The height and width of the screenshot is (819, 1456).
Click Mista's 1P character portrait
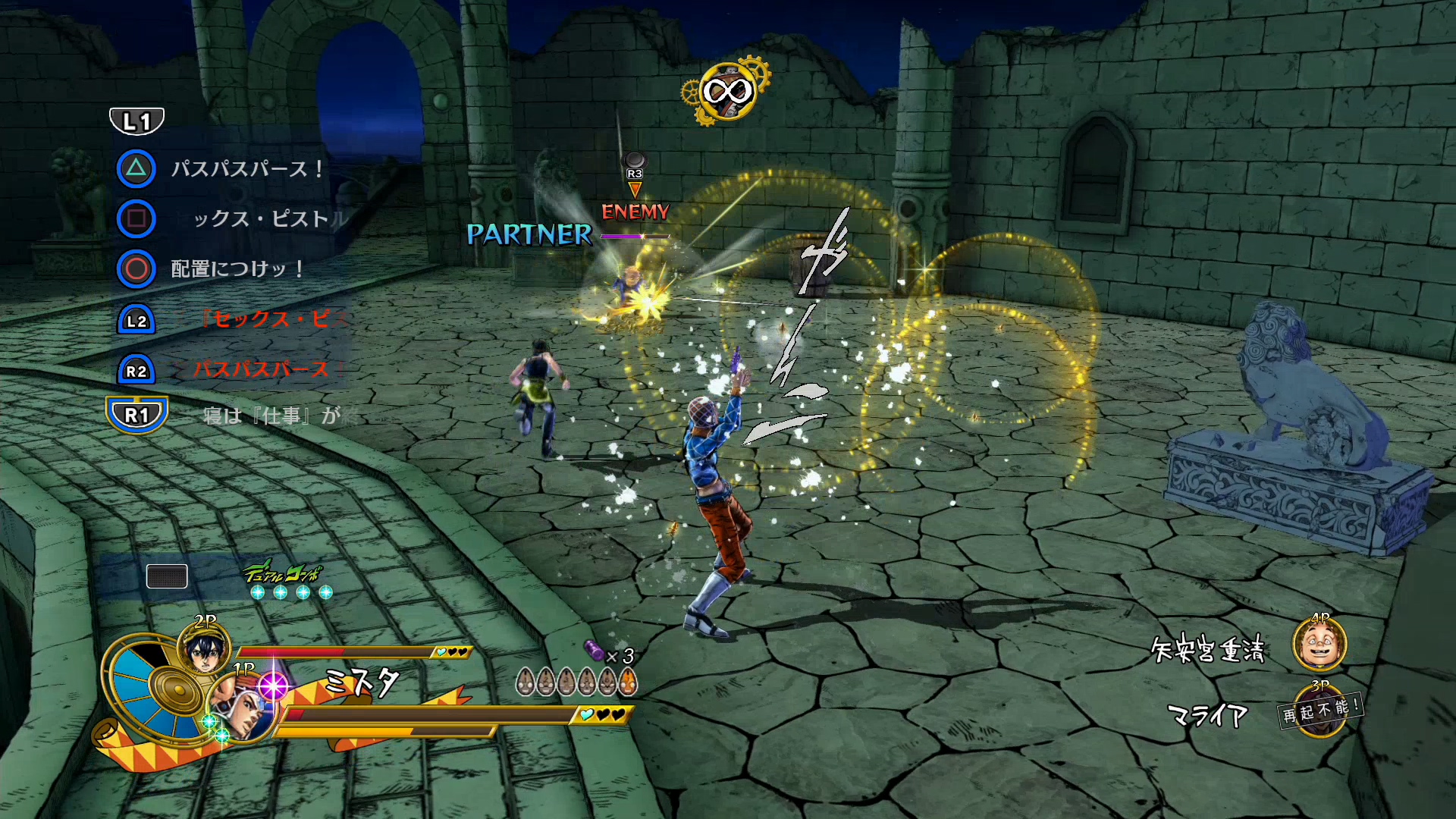(241, 705)
